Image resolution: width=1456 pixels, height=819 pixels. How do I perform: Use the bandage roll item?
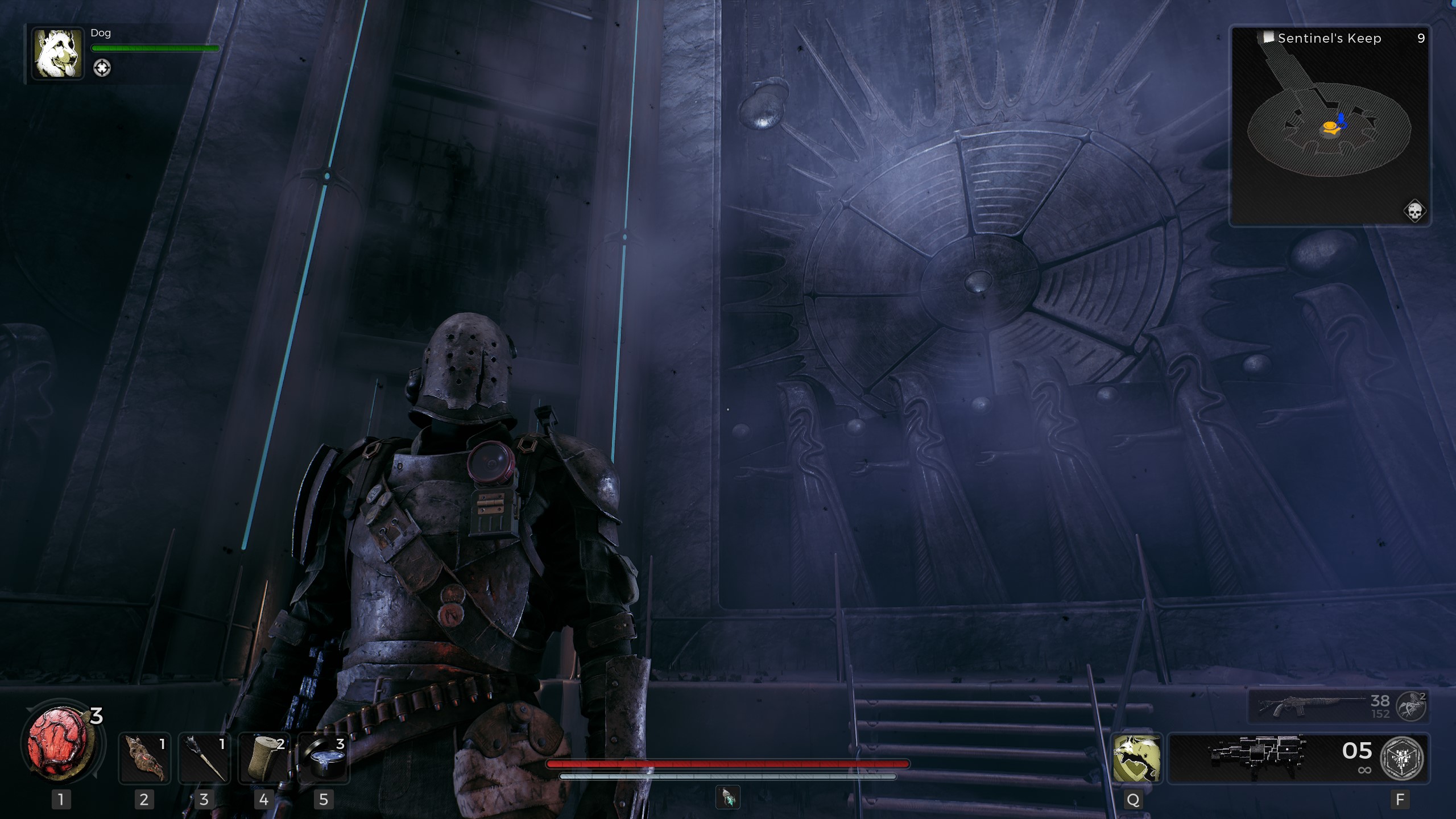click(264, 758)
